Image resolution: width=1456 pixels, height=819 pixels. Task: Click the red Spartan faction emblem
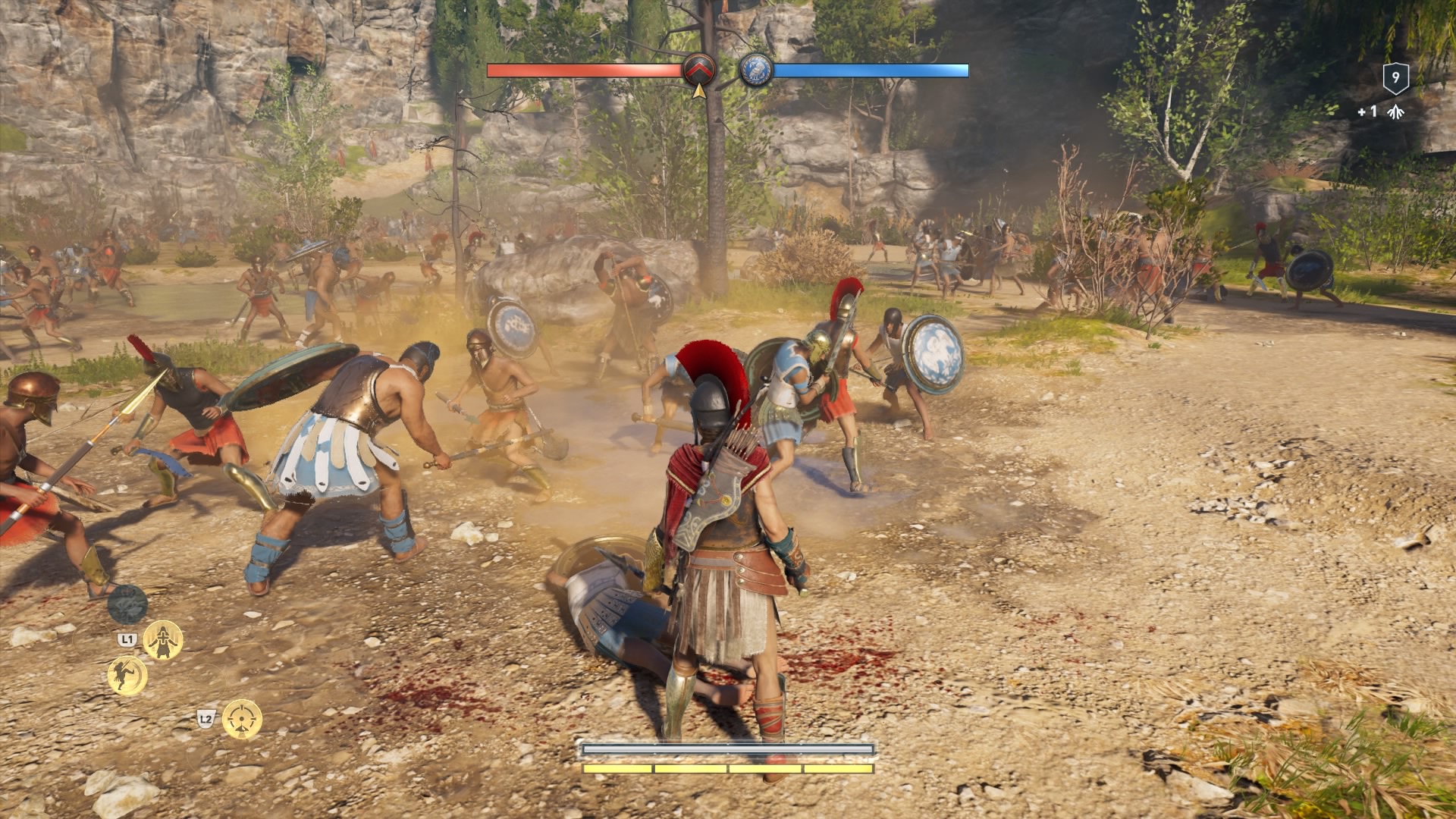point(698,70)
